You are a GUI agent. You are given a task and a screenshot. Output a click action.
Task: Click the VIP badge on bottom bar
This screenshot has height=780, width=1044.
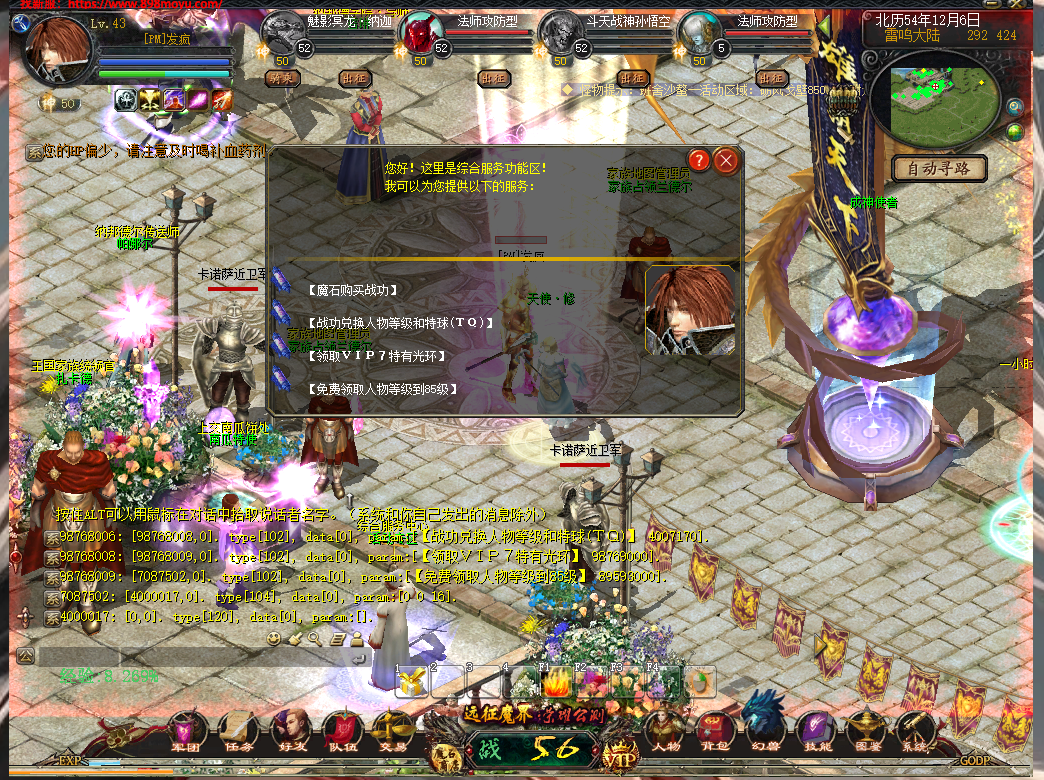pyautogui.click(x=621, y=755)
